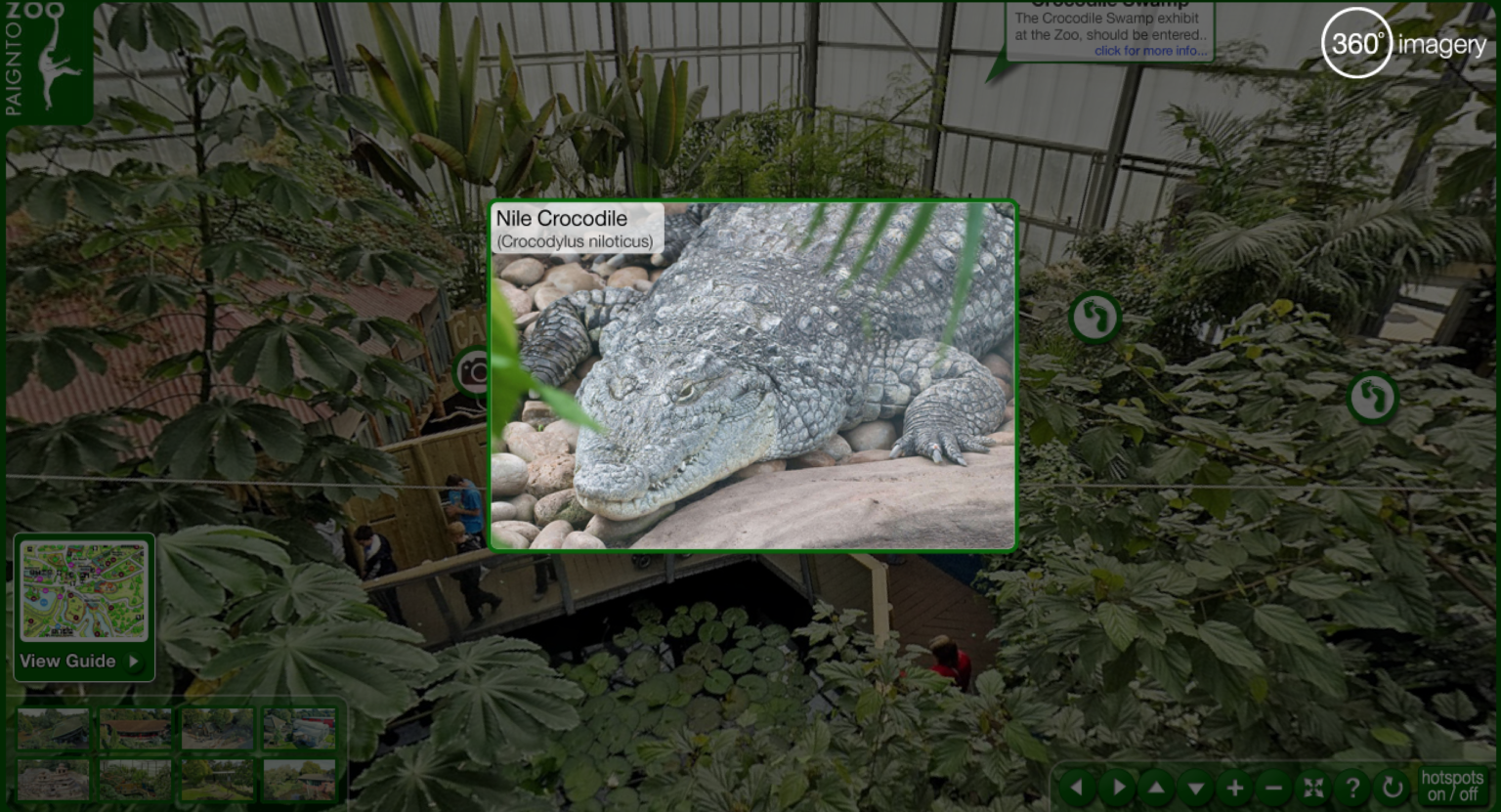Zoom out using the minus control
The height and width of the screenshot is (812, 1501).
[x=1275, y=787]
